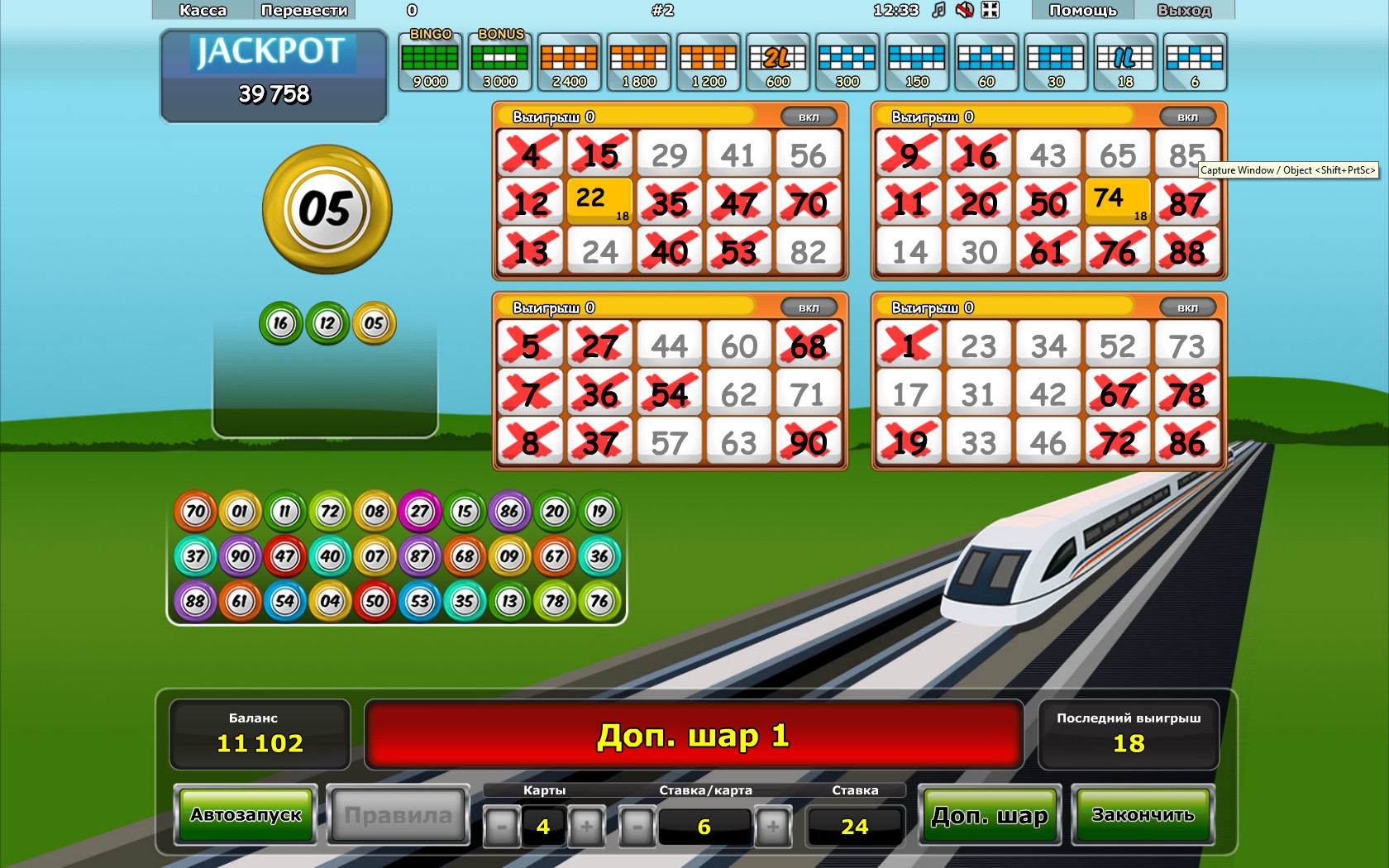The width and height of the screenshot is (1389, 868).
Task: Buy an extra ball with Доп. шар
Action: (x=990, y=815)
